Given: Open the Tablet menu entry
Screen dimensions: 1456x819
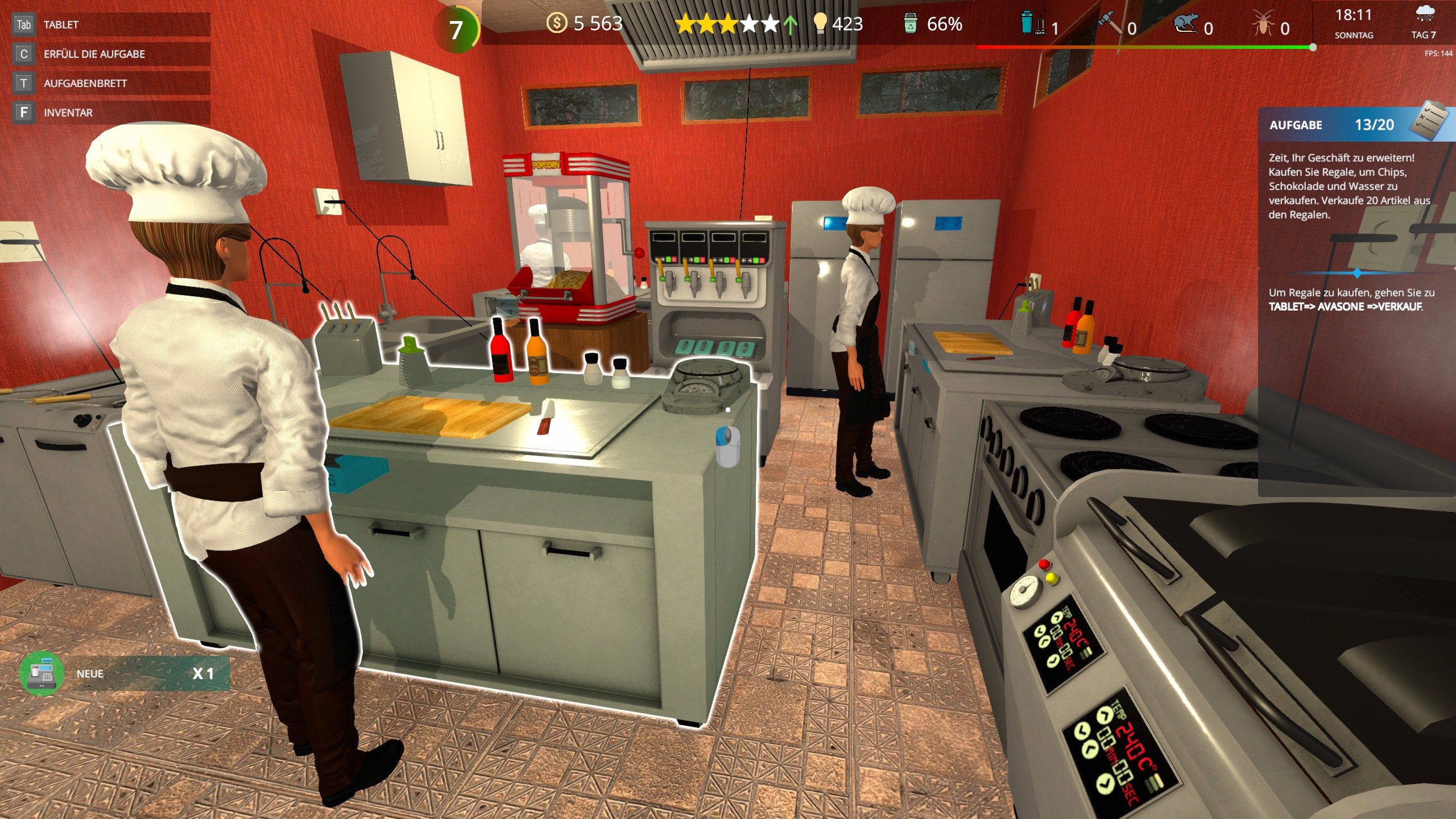Looking at the screenshot, I should (111, 24).
